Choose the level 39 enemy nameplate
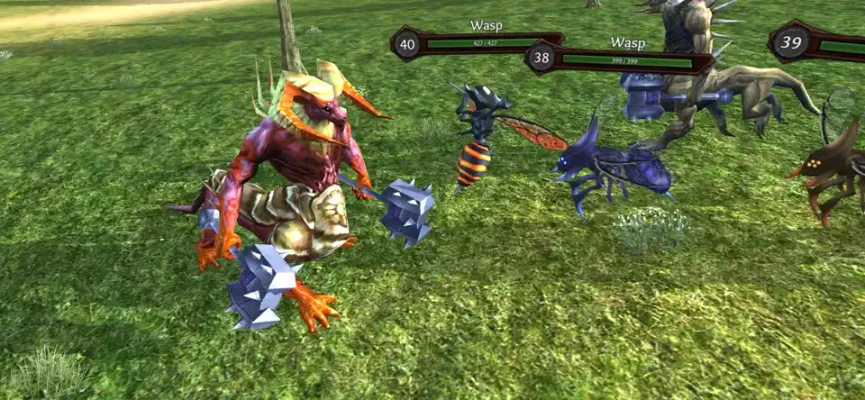 pyautogui.click(x=815, y=43)
